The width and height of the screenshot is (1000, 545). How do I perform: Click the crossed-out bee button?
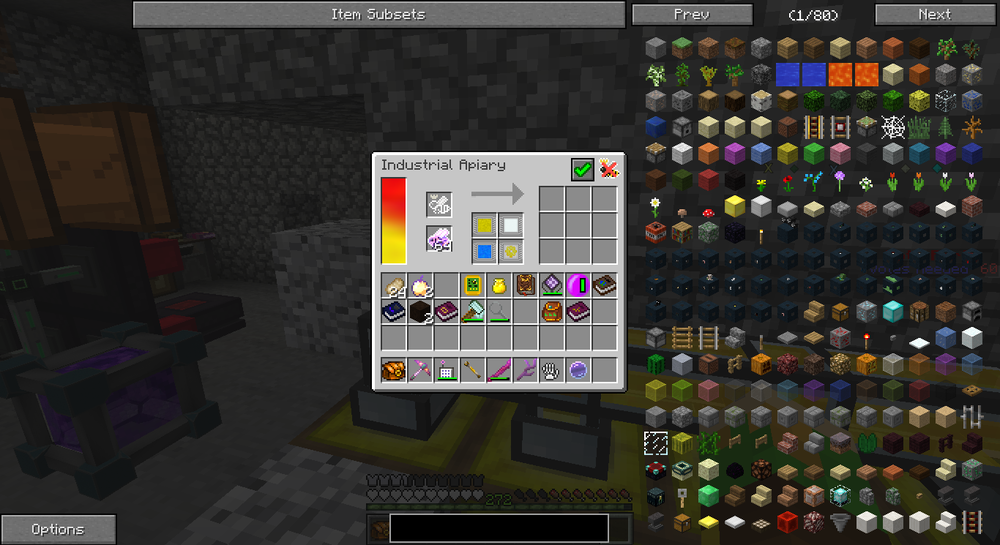[608, 170]
